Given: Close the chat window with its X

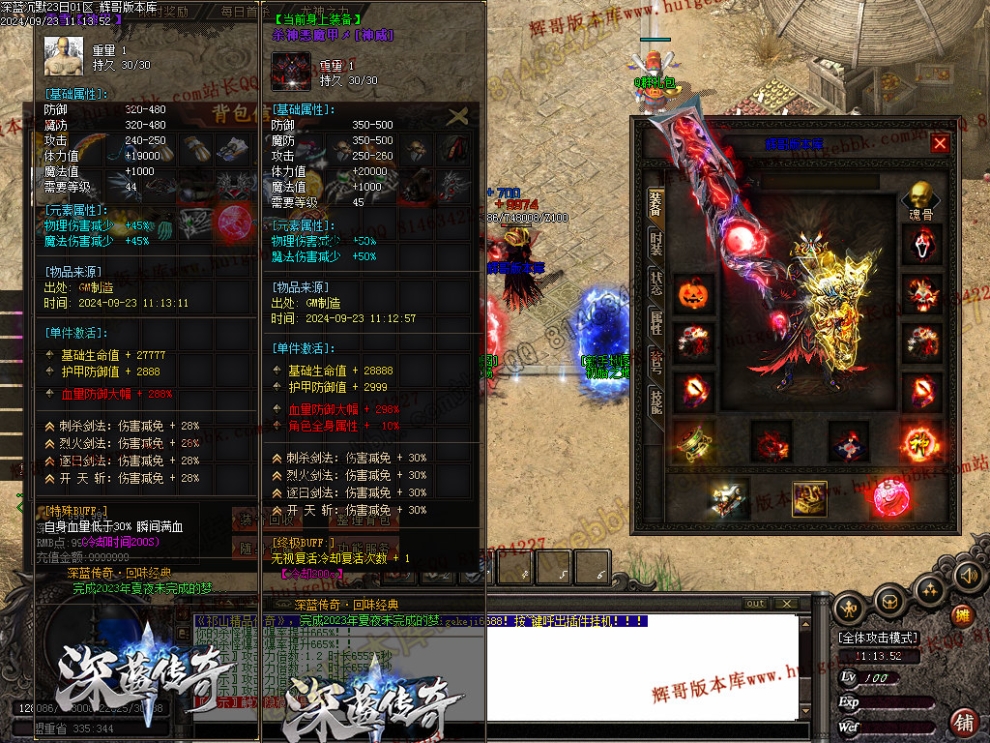Looking at the screenshot, I should click(787, 603).
